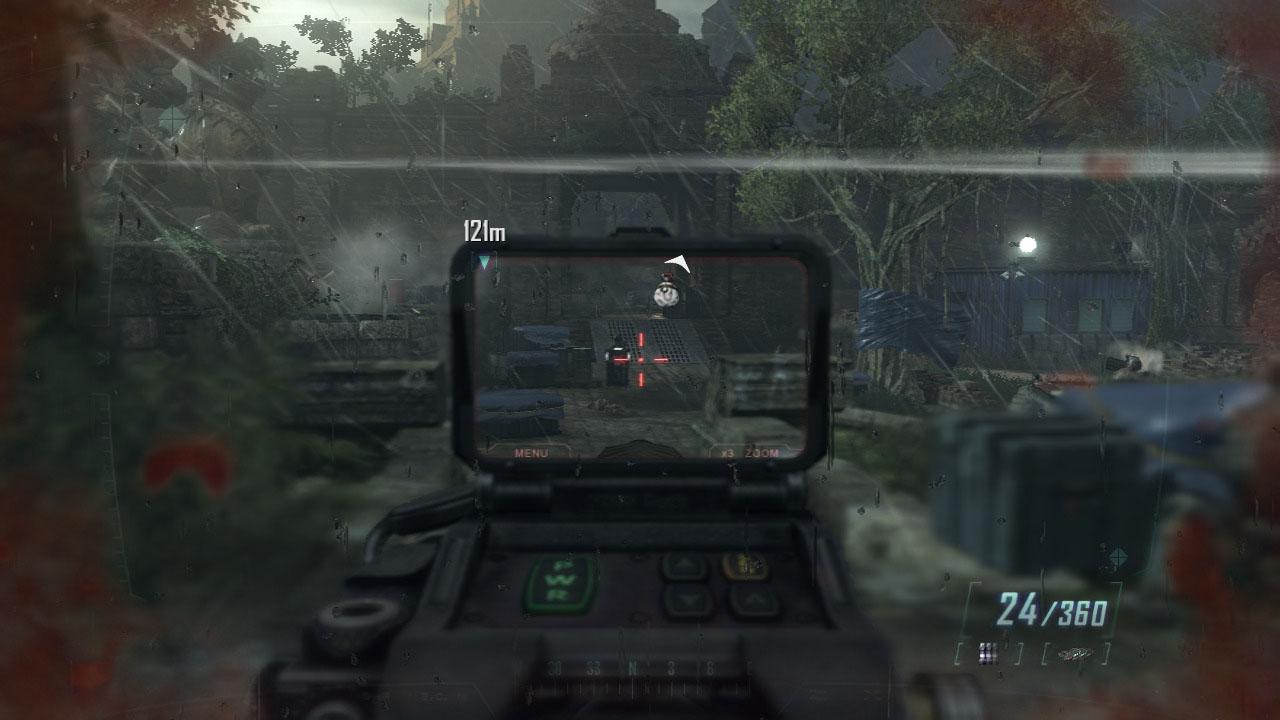Viewport: 1280px width, 720px height.
Task: Click the 121m range readout
Action: 483,229
